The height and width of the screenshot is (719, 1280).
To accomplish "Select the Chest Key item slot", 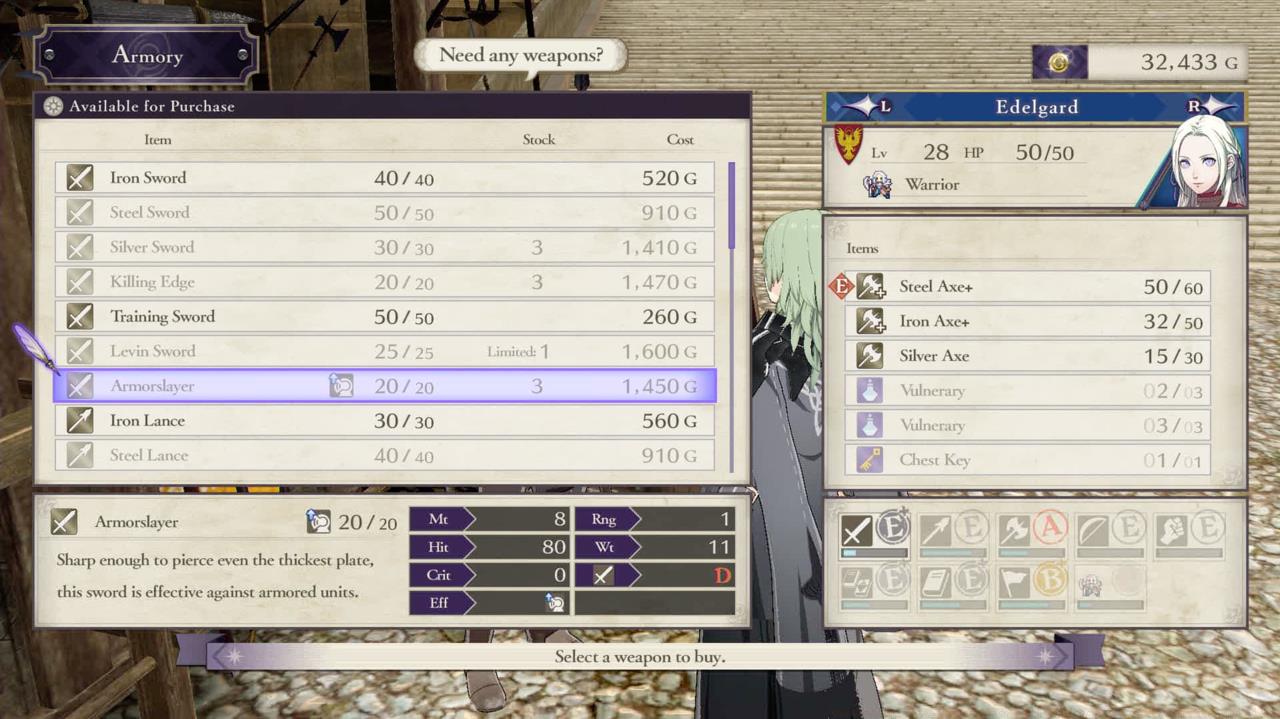I will click(x=1032, y=460).
